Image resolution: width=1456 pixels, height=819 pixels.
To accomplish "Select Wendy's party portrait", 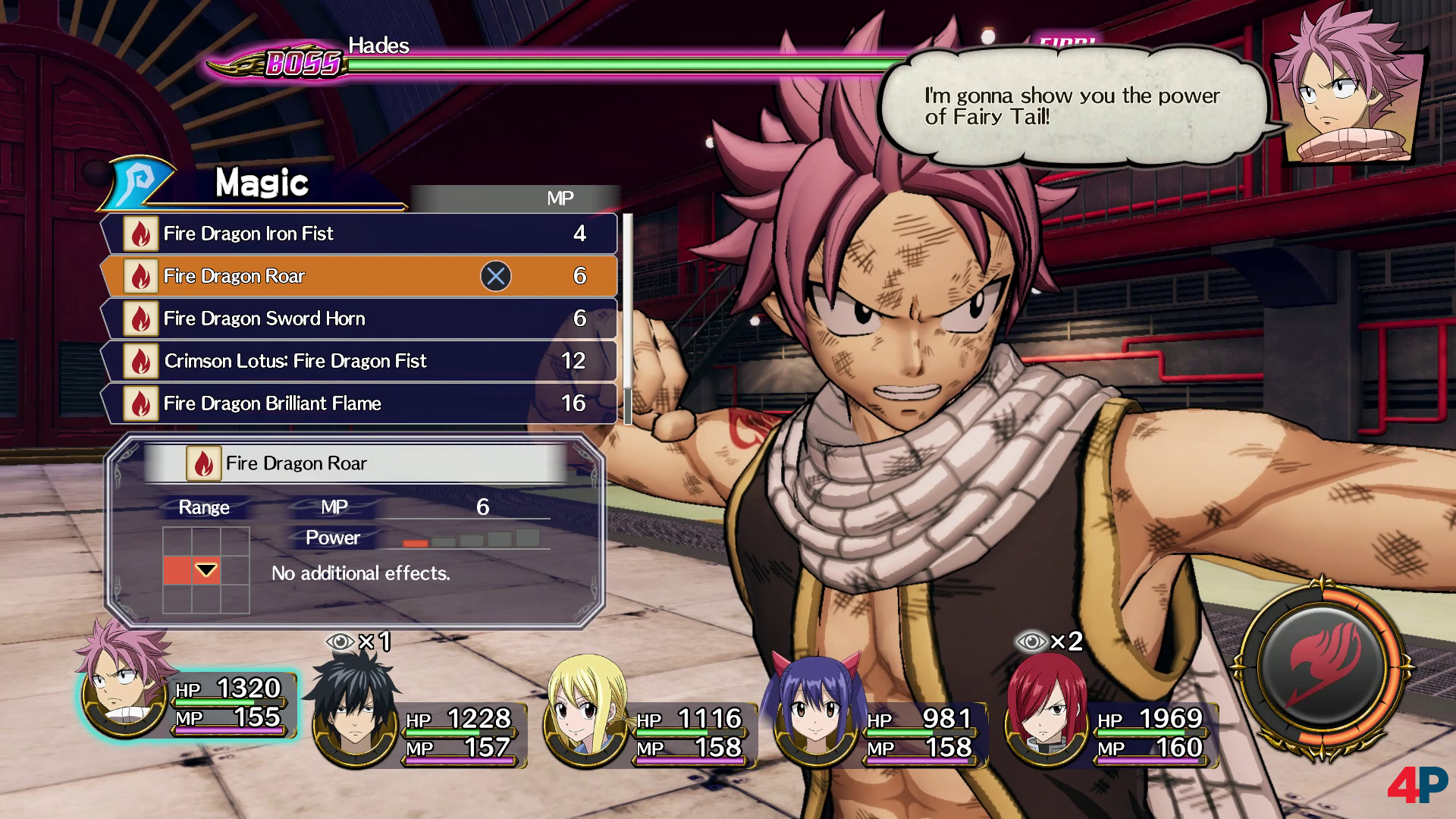I will click(x=815, y=714).
